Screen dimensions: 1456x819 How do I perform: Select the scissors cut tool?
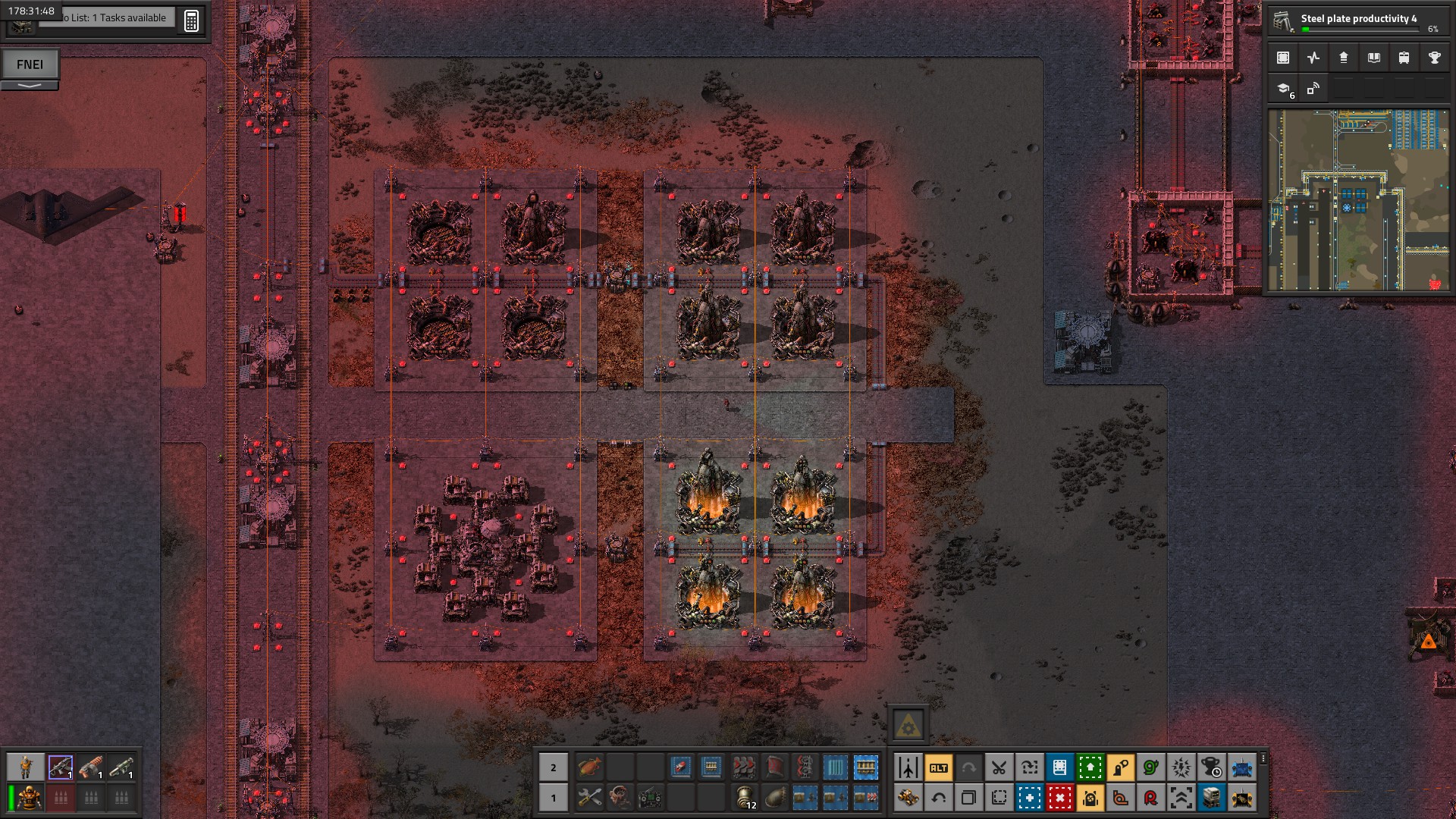pos(999,768)
